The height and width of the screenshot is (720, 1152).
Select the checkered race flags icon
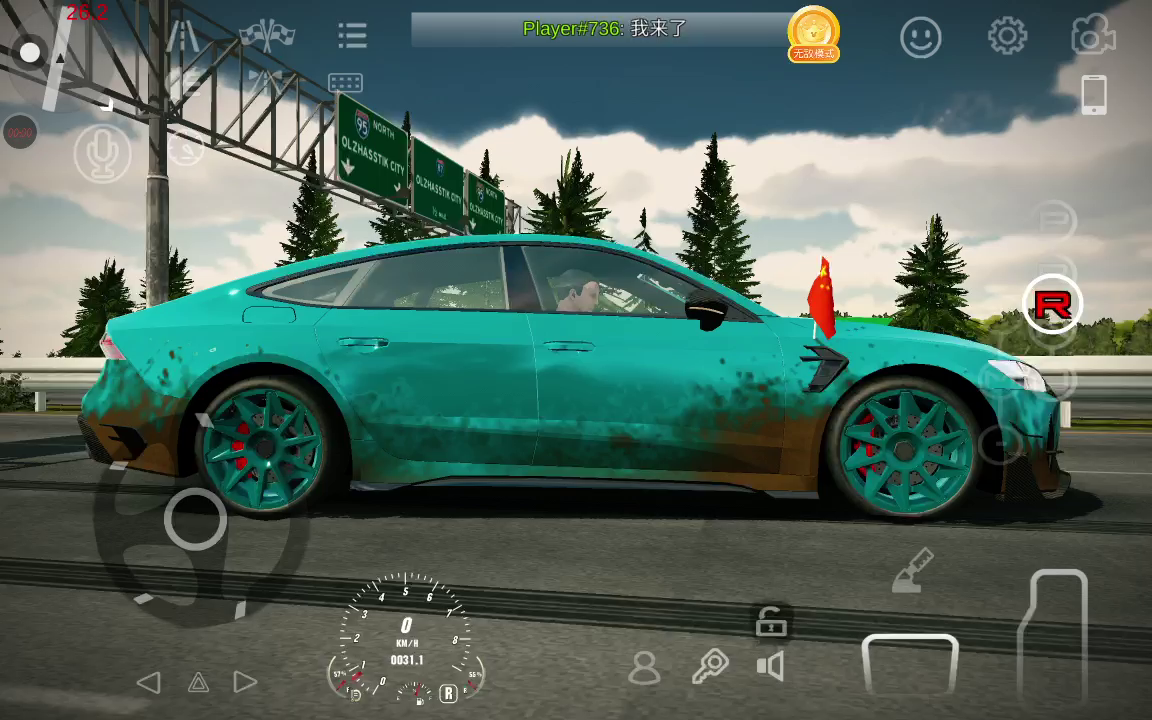pos(266,36)
